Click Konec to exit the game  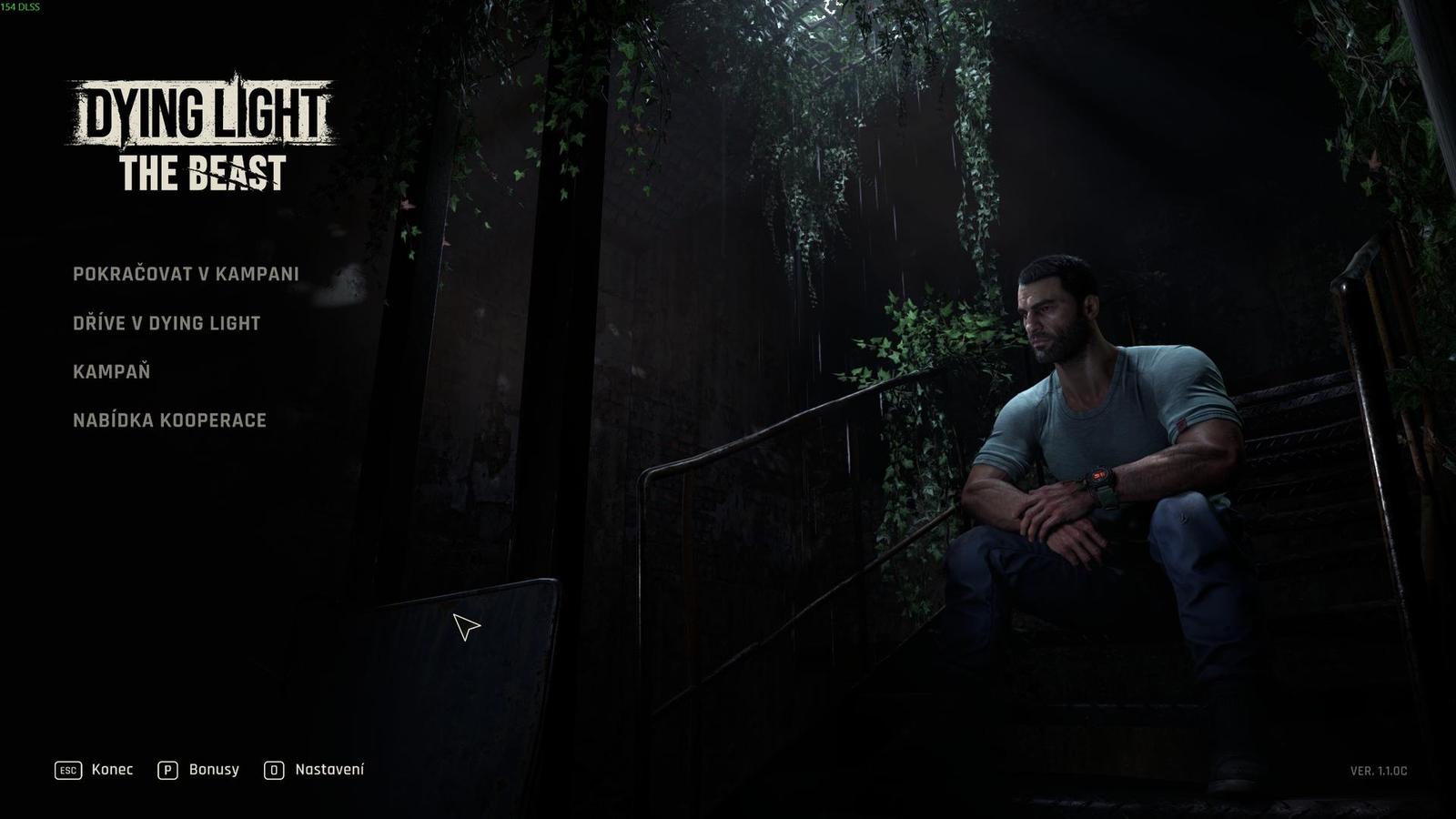point(111,770)
